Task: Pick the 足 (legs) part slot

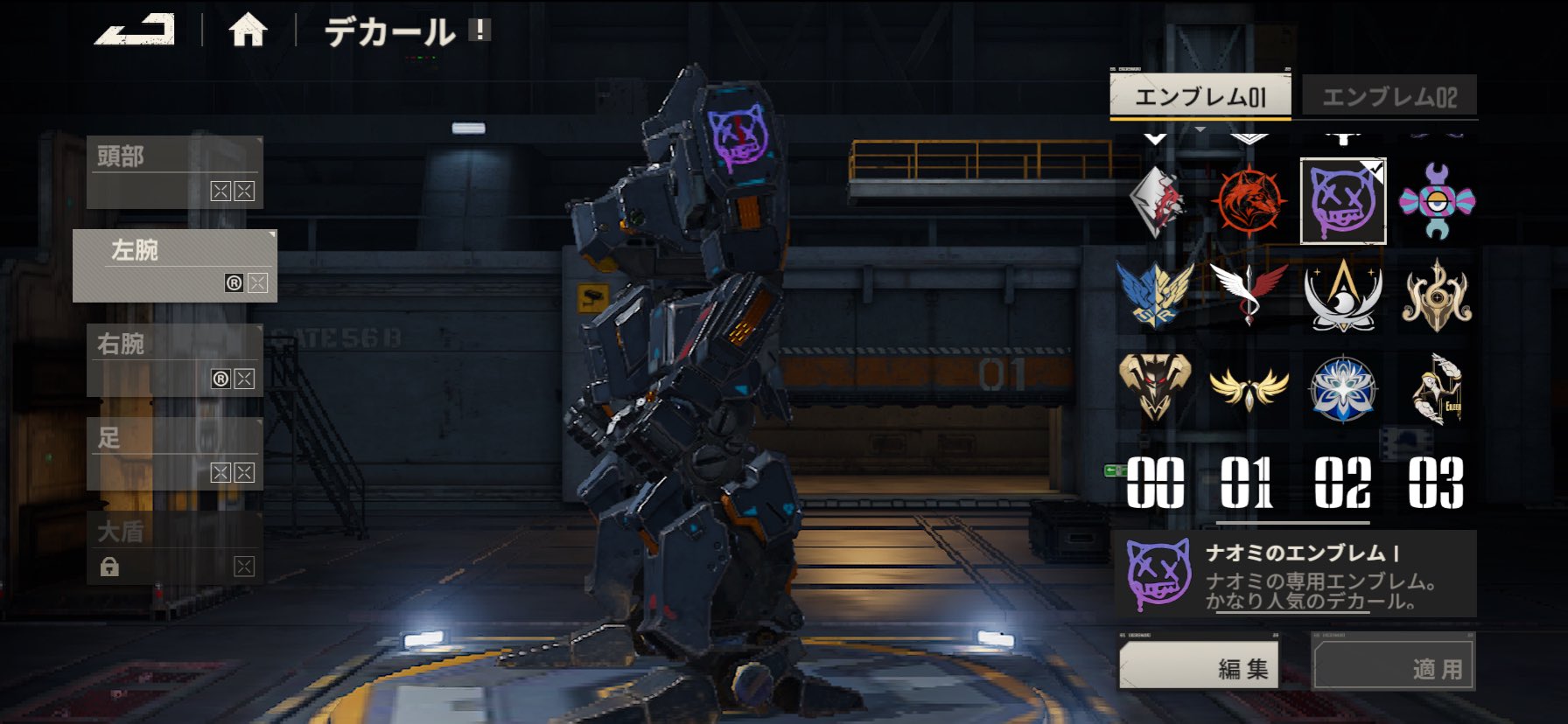Action: pos(174,453)
